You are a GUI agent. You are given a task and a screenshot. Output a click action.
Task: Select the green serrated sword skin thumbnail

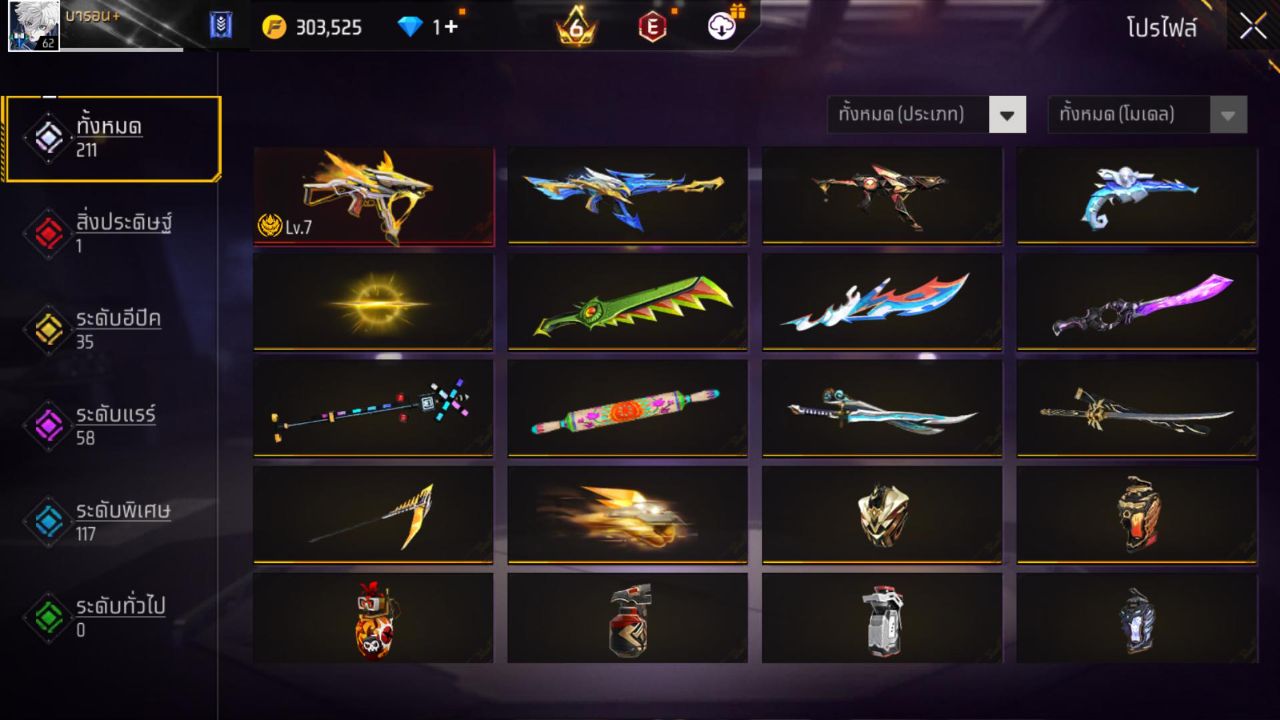coord(627,302)
